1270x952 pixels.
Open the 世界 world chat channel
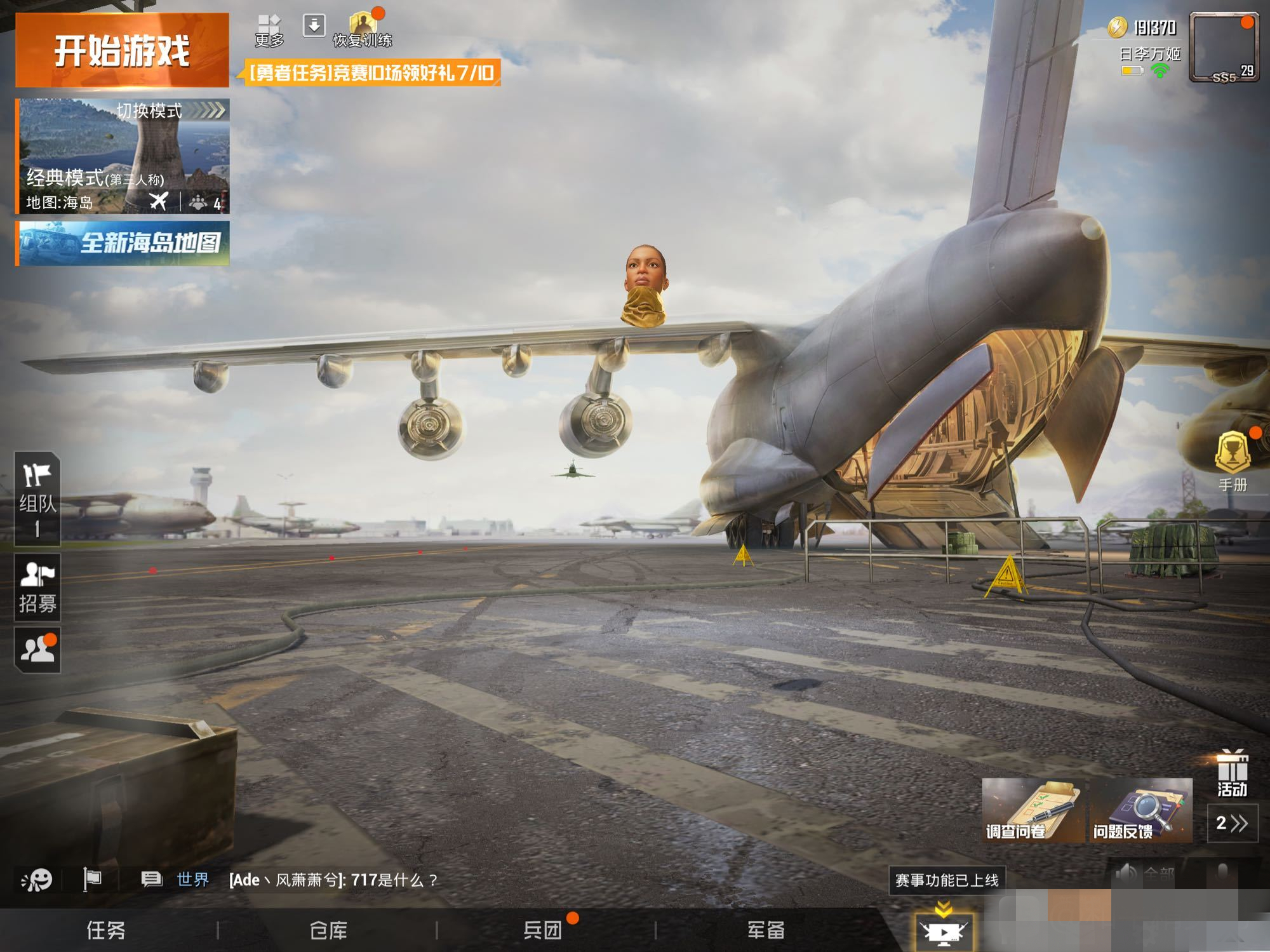[192, 880]
